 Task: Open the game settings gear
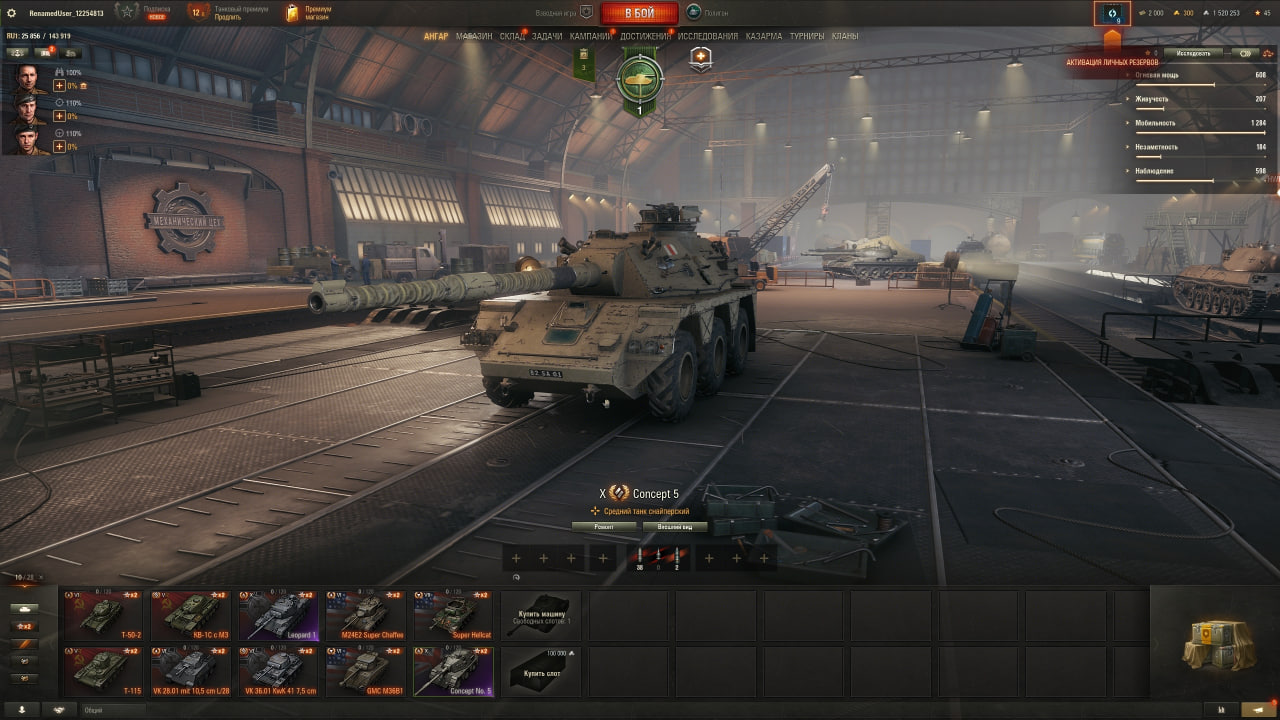pyautogui.click(x=13, y=13)
